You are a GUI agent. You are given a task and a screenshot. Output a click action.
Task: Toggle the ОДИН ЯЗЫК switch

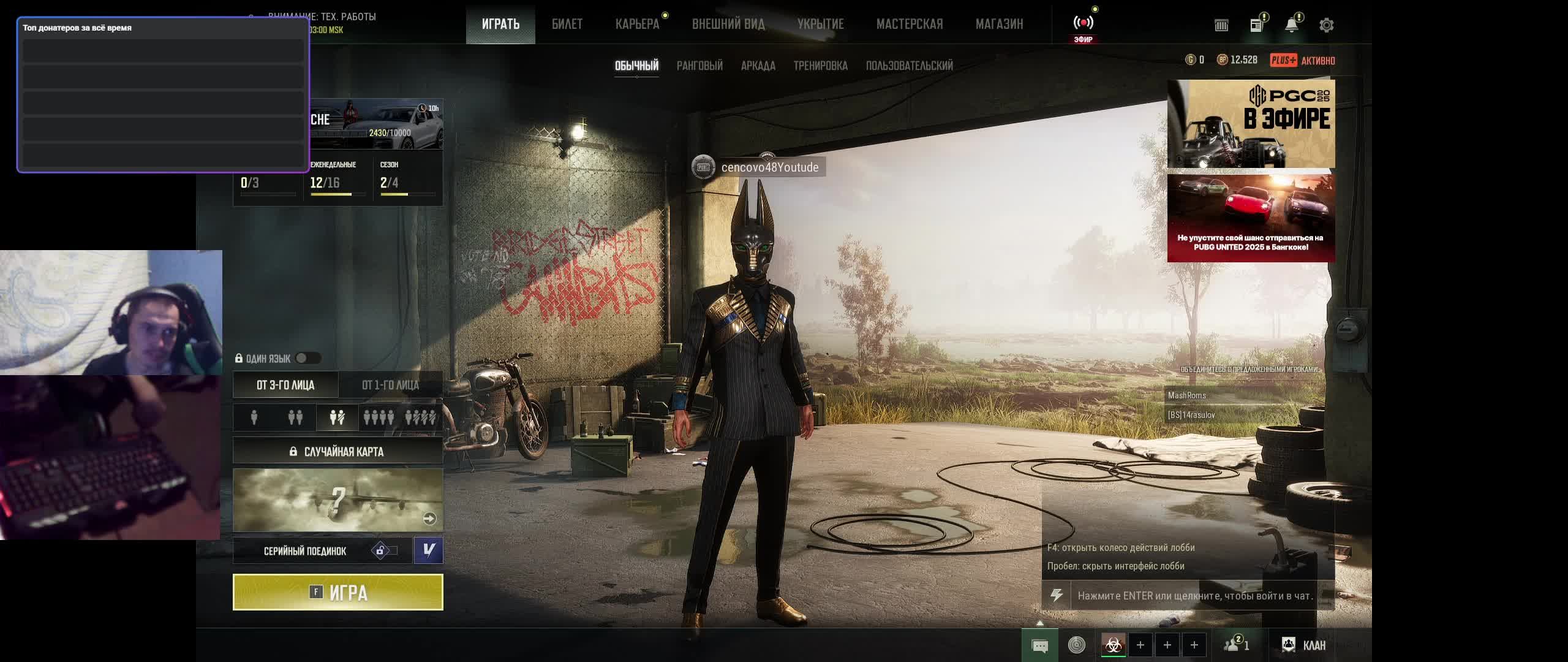point(307,359)
